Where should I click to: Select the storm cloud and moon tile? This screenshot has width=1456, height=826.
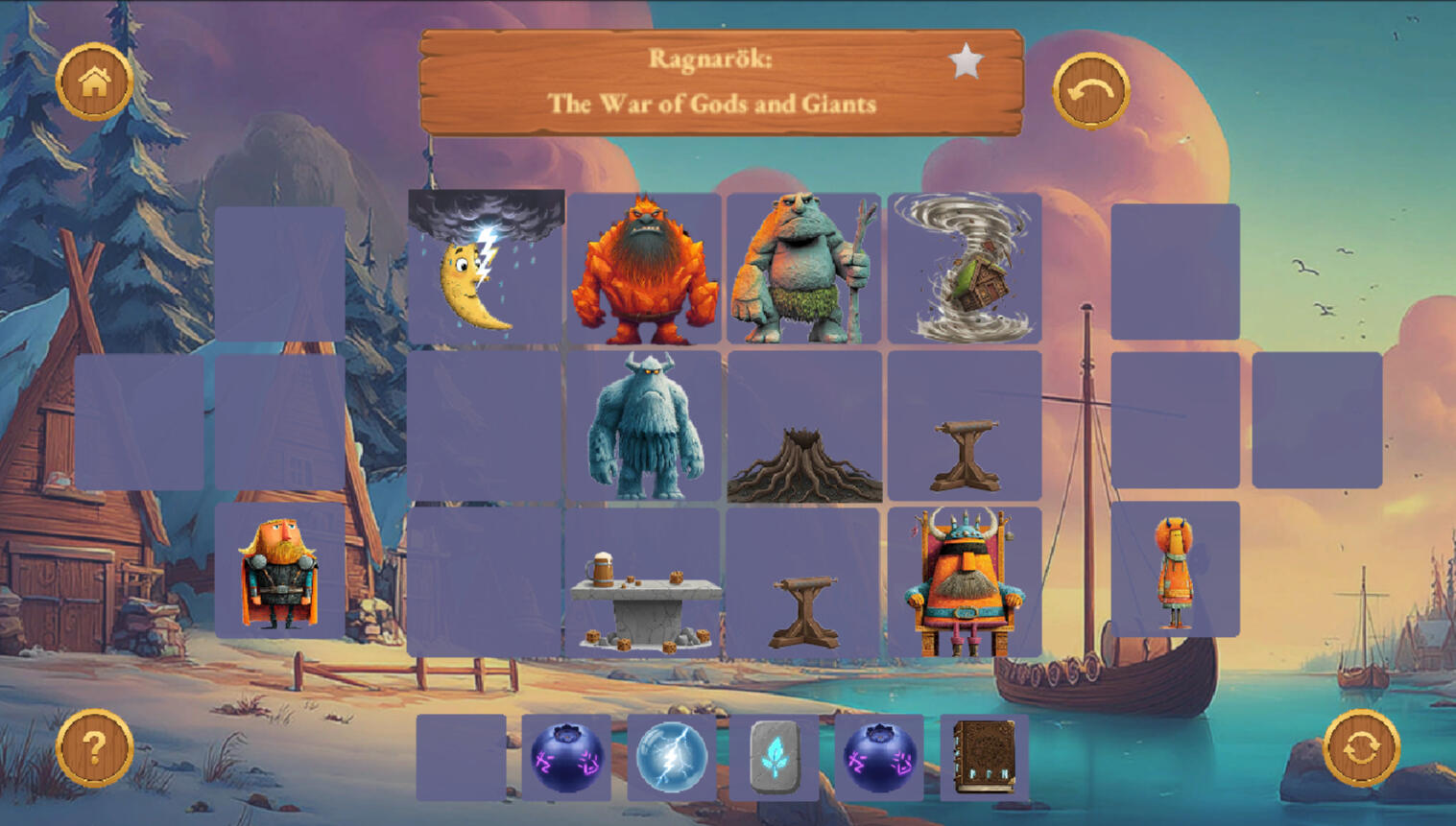click(486, 268)
